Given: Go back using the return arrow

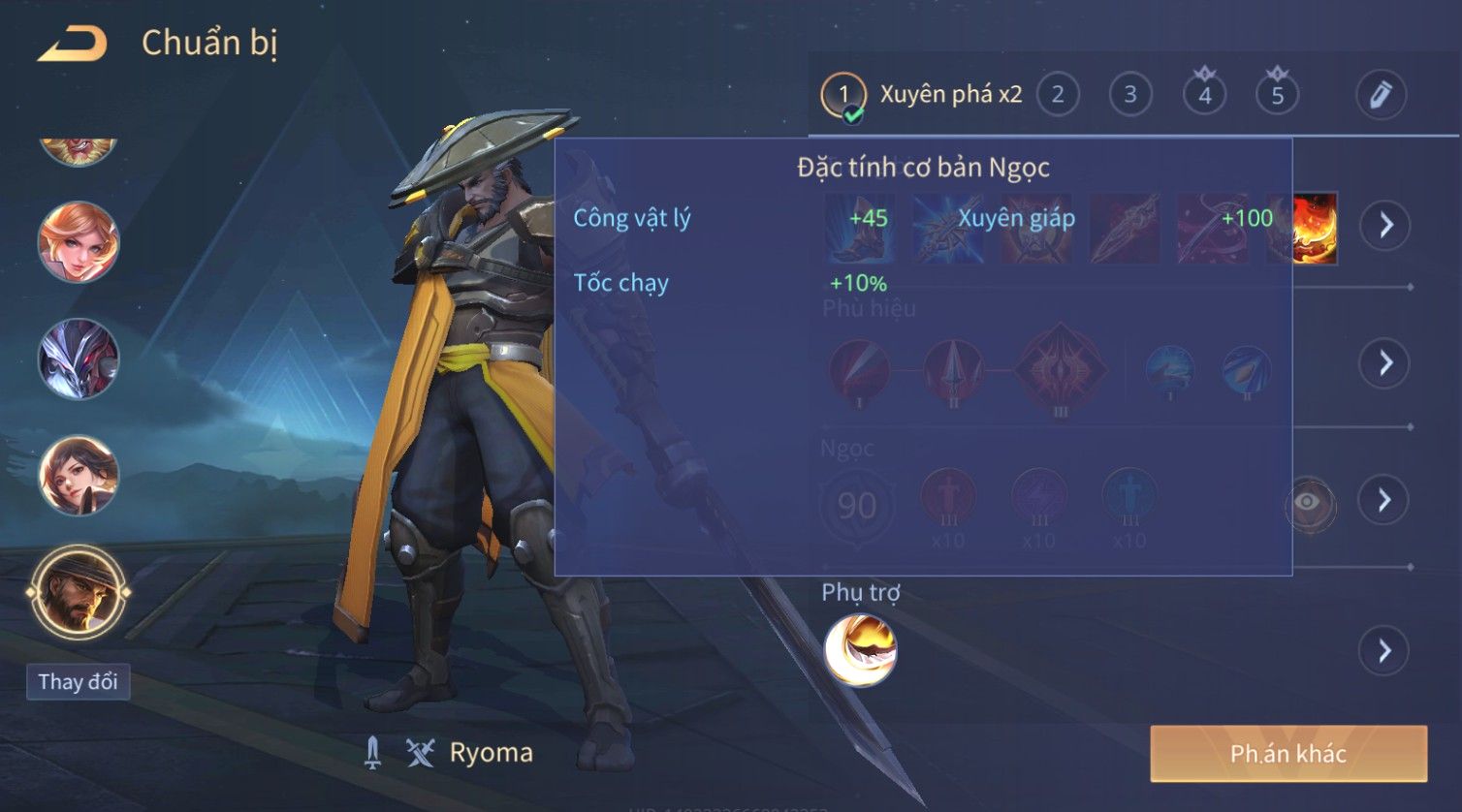Looking at the screenshot, I should [73, 44].
